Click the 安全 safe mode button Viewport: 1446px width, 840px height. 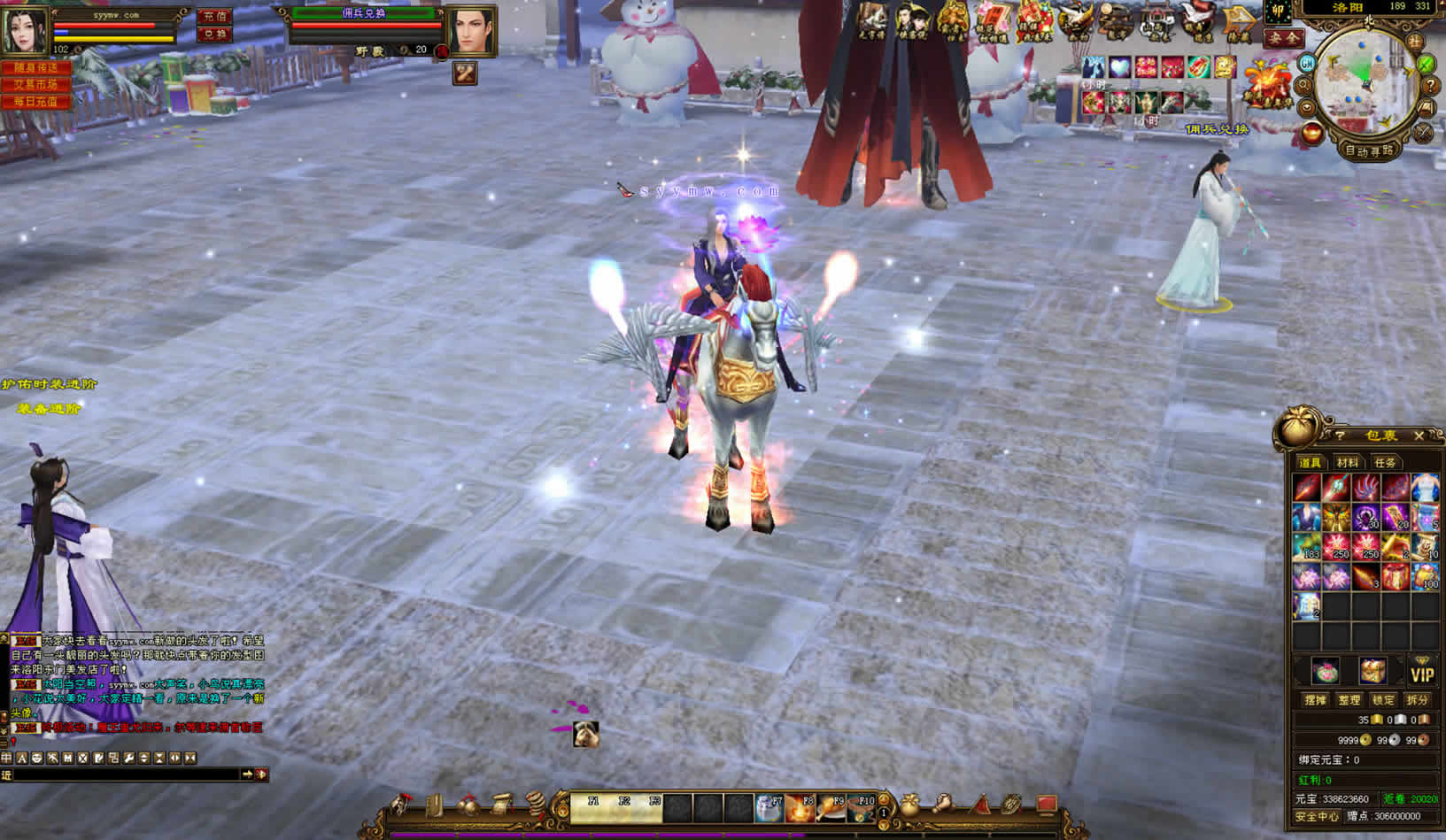tap(1283, 38)
